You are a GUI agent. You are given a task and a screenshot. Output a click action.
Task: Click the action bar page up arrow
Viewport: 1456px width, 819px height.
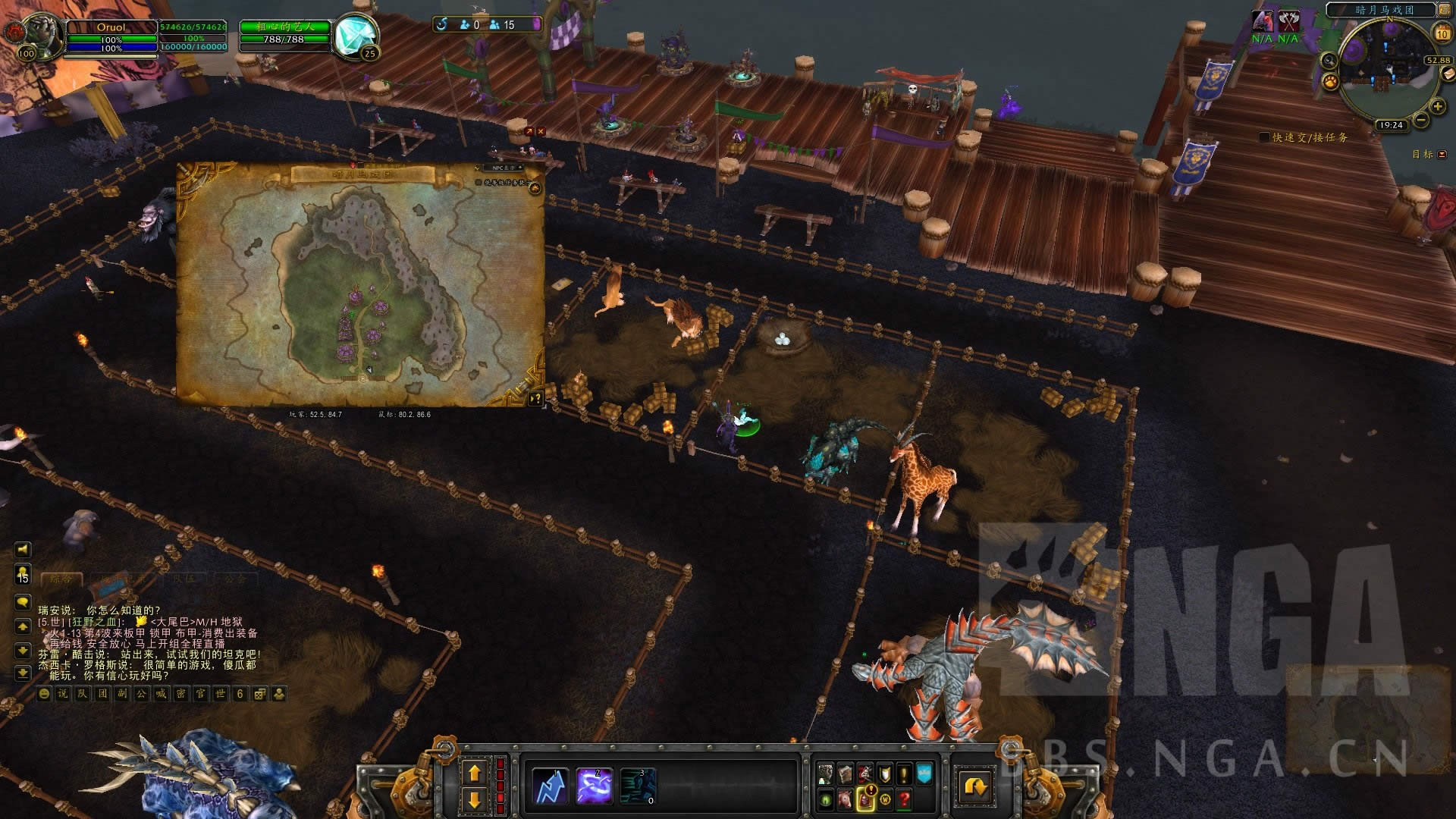pos(475,773)
